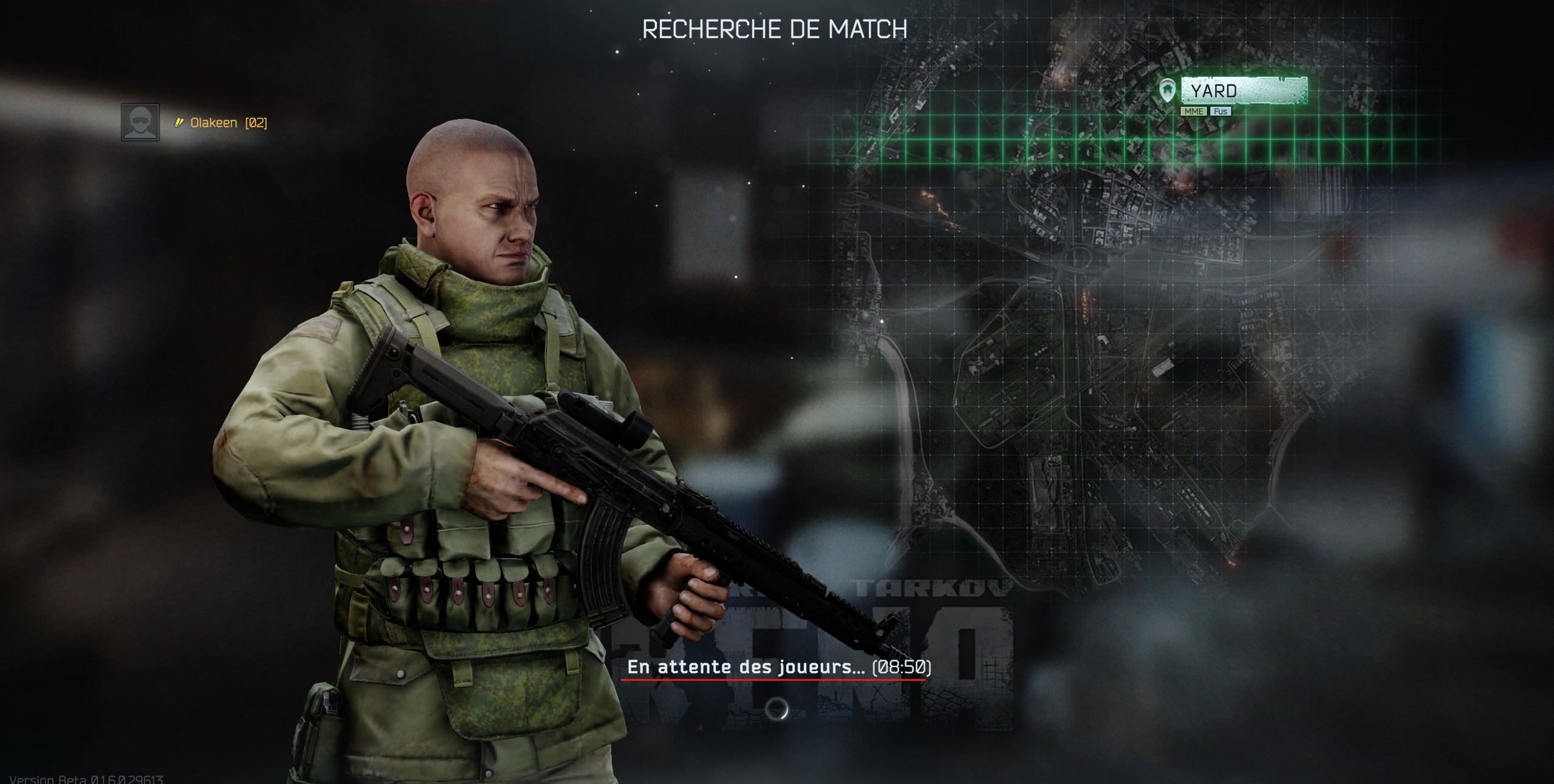Click the Olakeen player avatar icon
The height and width of the screenshot is (784, 1554).
(x=140, y=122)
